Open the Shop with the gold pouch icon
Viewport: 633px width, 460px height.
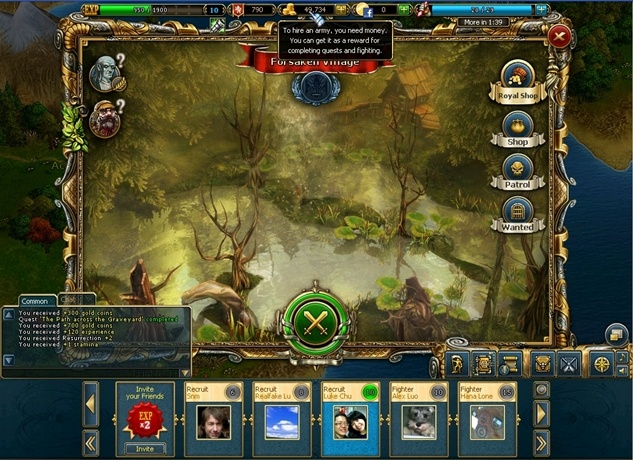517,126
